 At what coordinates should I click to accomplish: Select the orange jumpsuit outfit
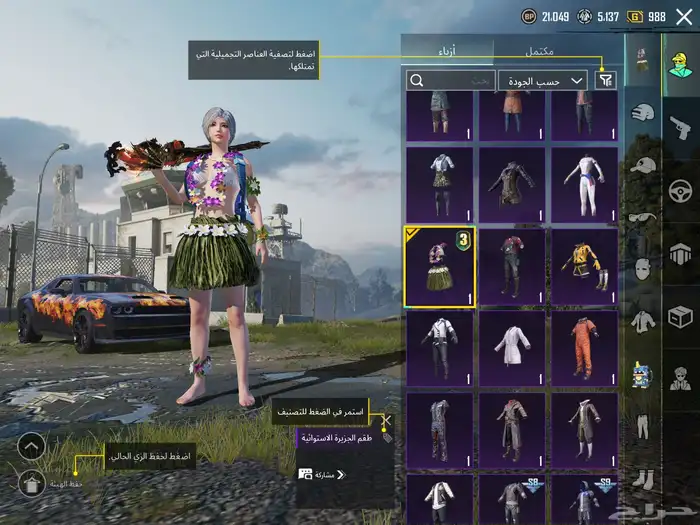pyautogui.click(x=584, y=349)
